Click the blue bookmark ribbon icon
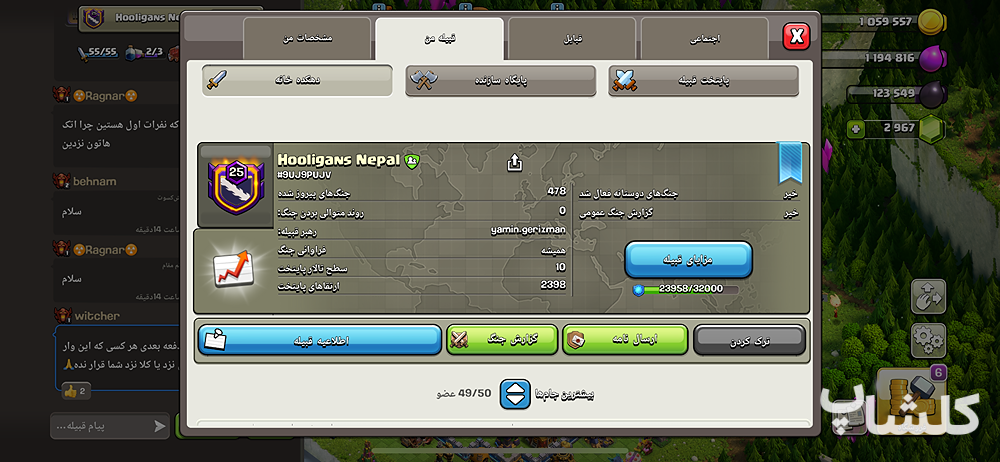Viewport: 1000px width, 462px height. (790, 161)
